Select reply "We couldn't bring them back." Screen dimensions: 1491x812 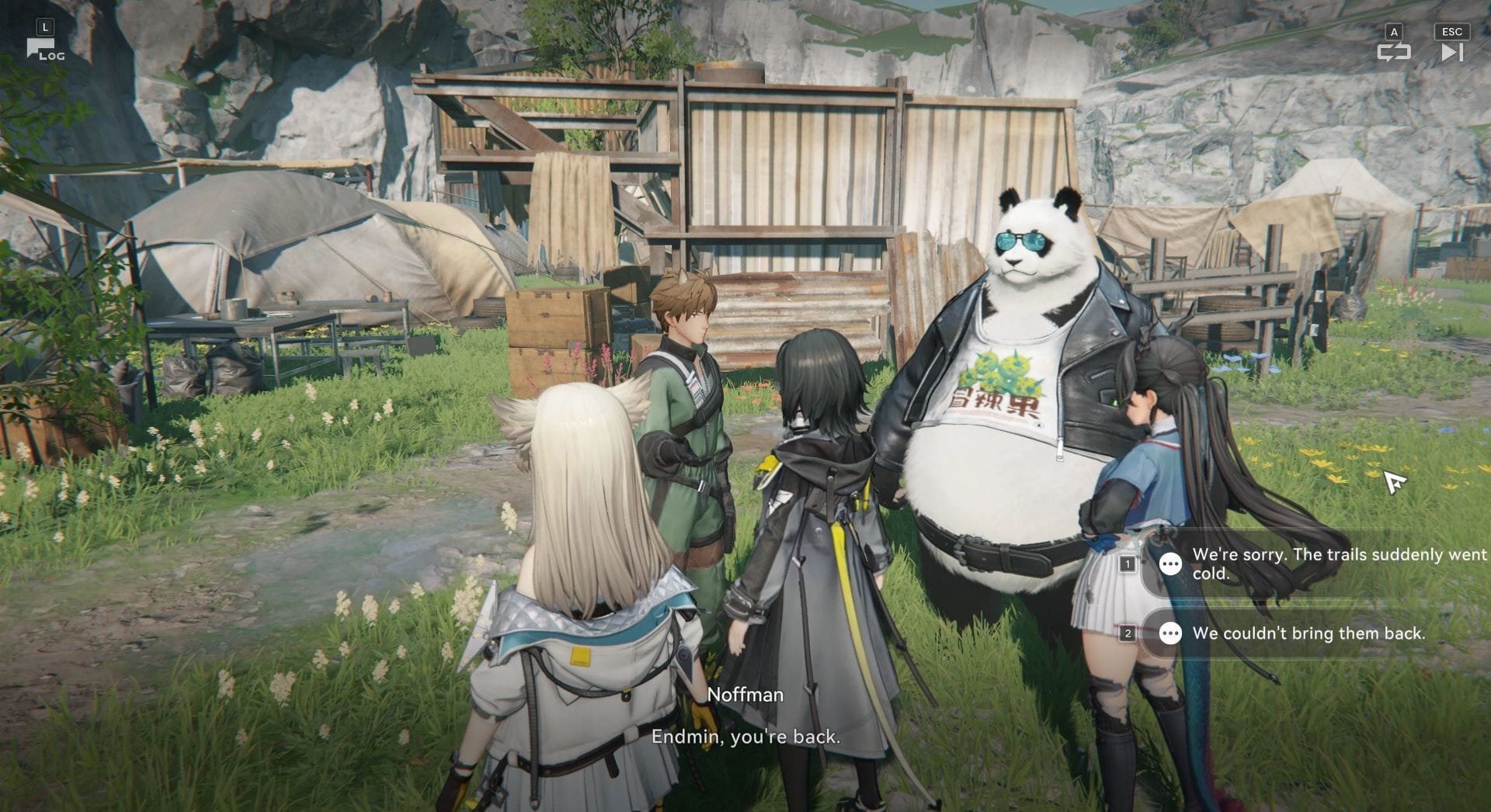pyautogui.click(x=1309, y=633)
